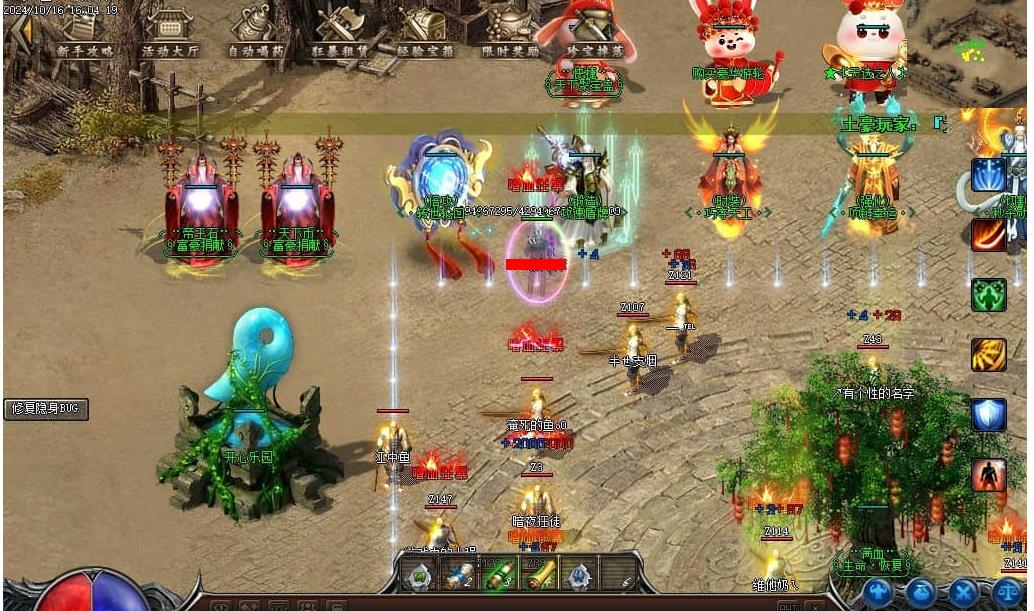Activate the red silhouette skill
The height and width of the screenshot is (611, 1034).
coord(988,475)
